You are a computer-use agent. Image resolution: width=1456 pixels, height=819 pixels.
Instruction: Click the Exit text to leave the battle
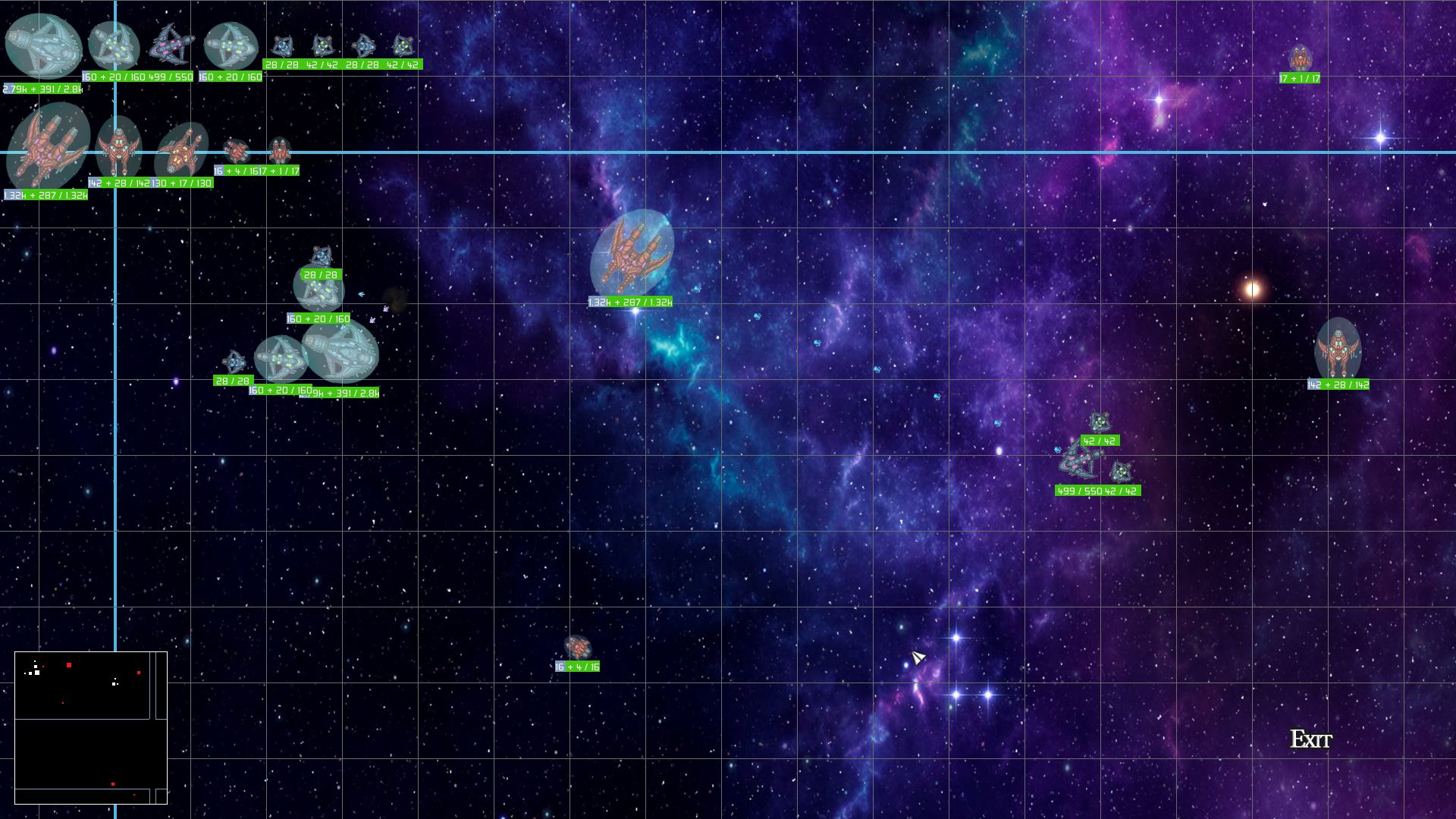pos(1311,739)
